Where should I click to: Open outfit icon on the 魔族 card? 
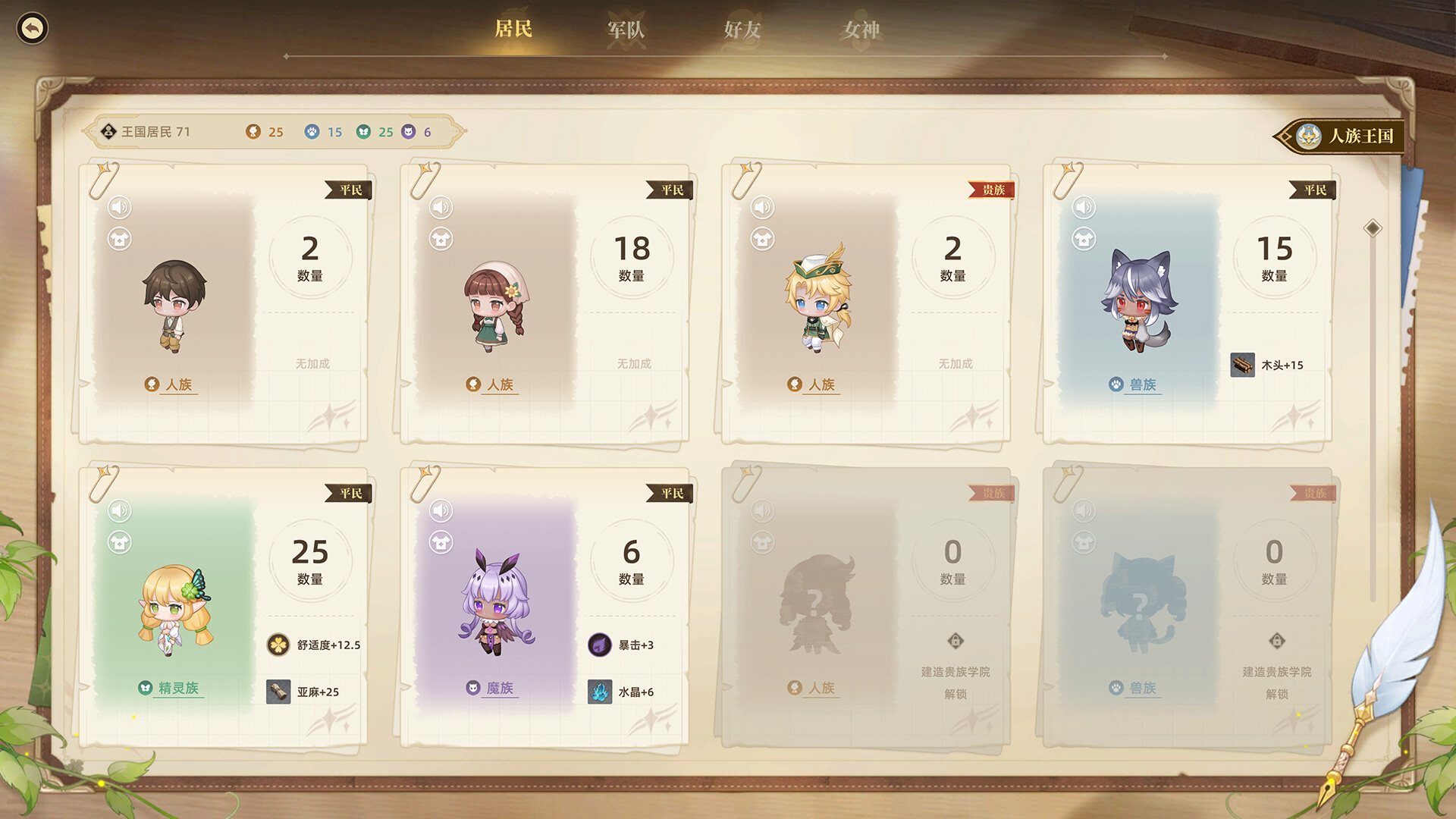pyautogui.click(x=441, y=542)
